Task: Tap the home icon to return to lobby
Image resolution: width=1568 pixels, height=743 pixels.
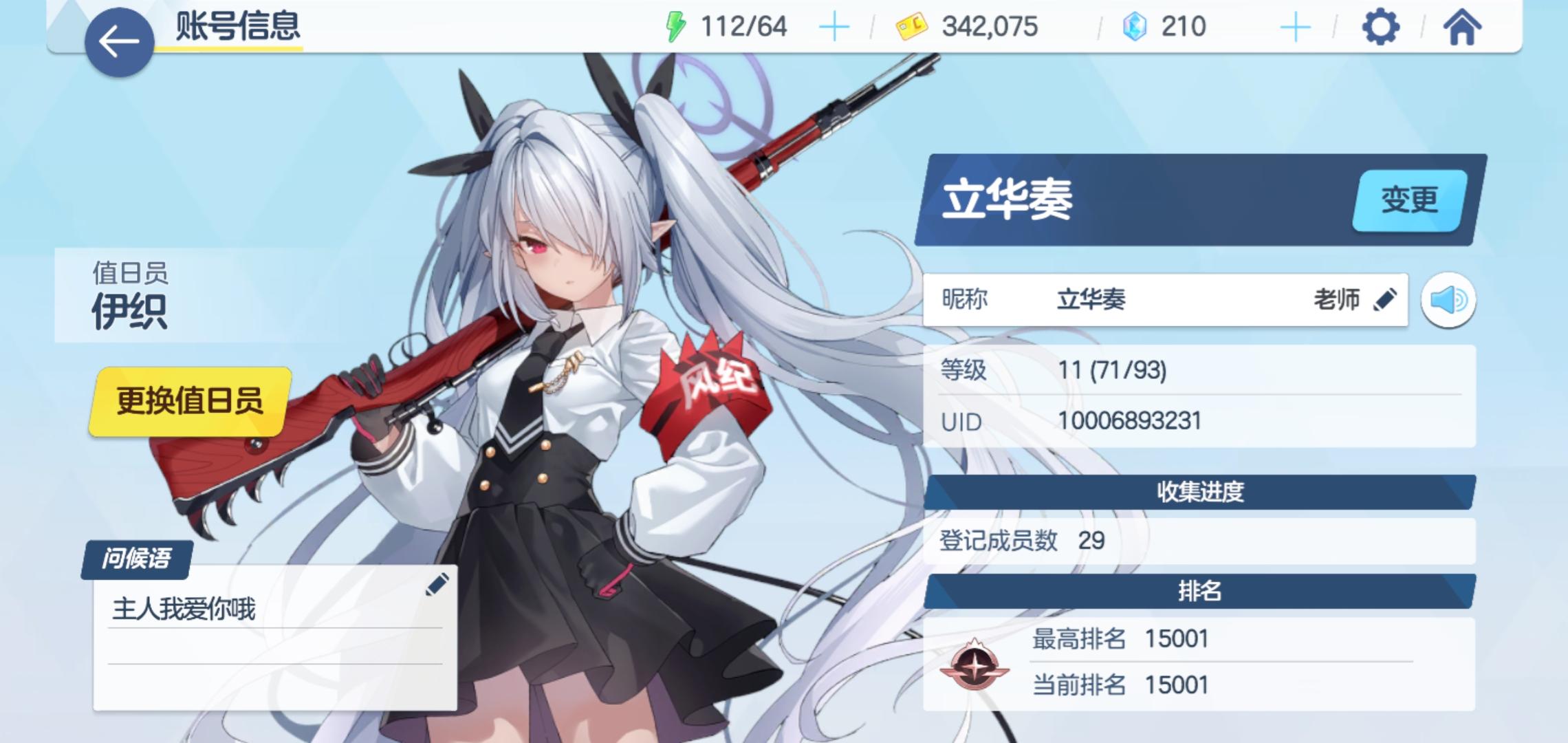Action: [x=1464, y=26]
